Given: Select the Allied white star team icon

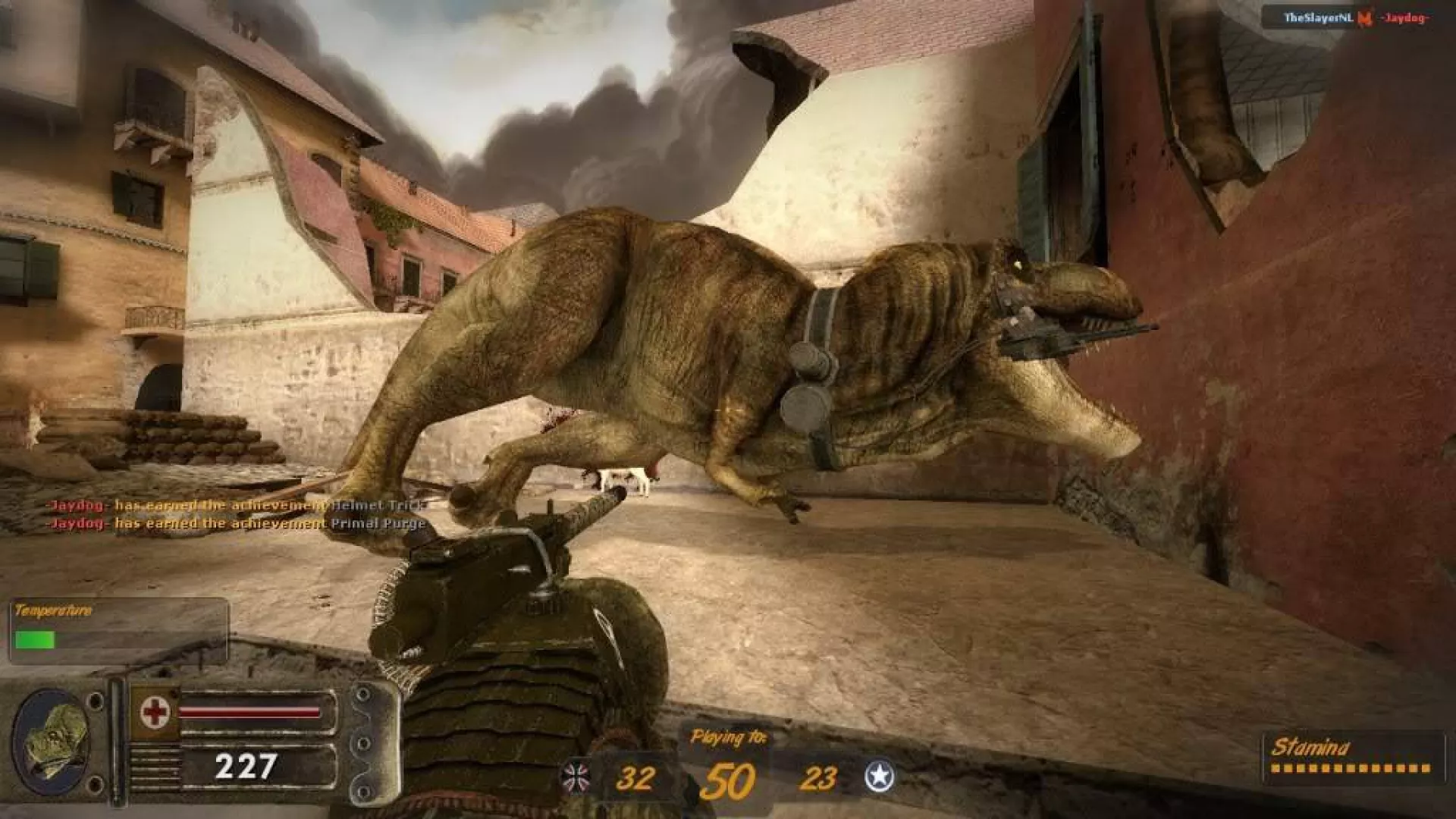Looking at the screenshot, I should (879, 777).
